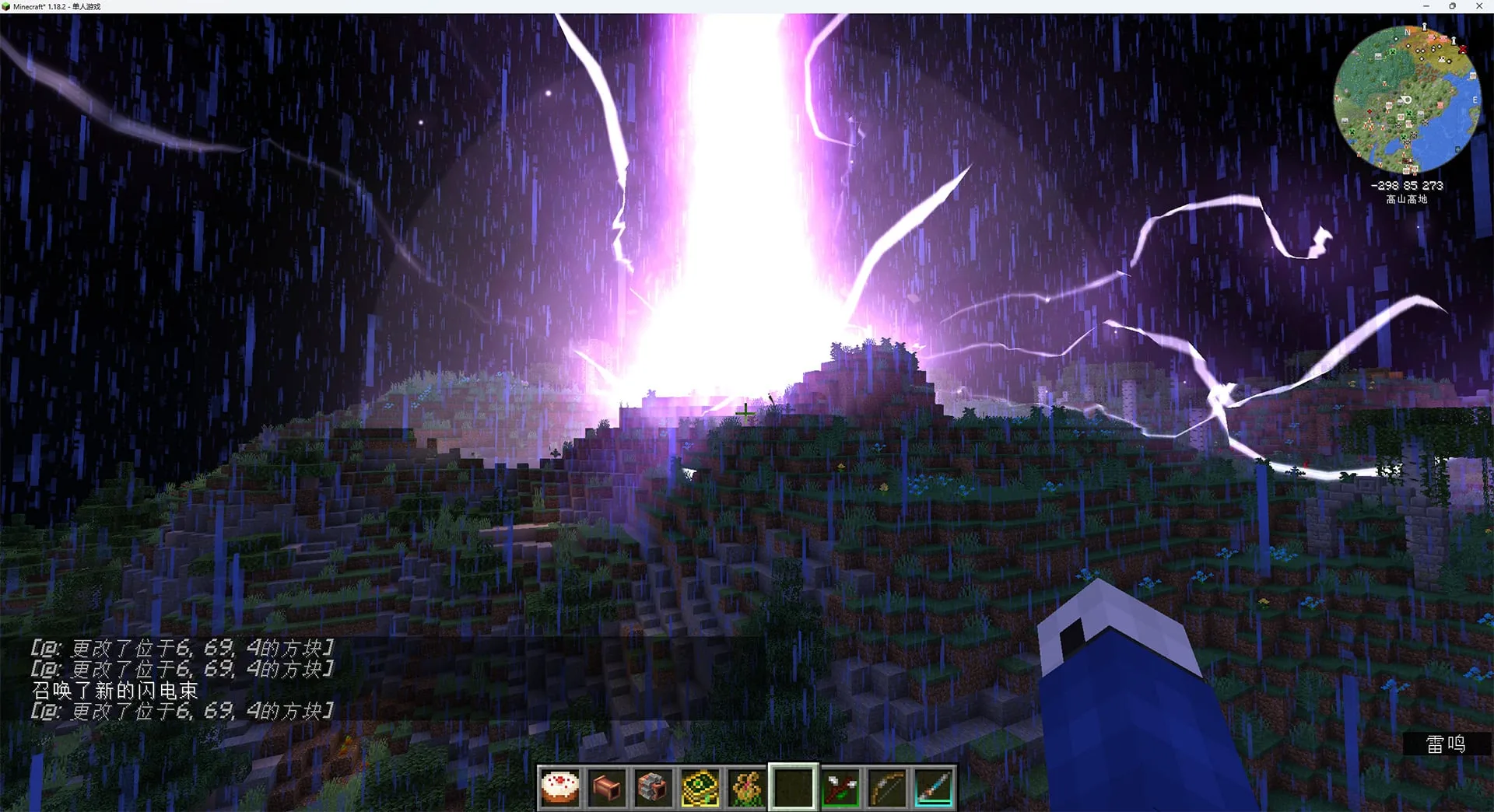Select the copper block in the second hotbar slot
The width and height of the screenshot is (1494, 812).
click(606, 788)
